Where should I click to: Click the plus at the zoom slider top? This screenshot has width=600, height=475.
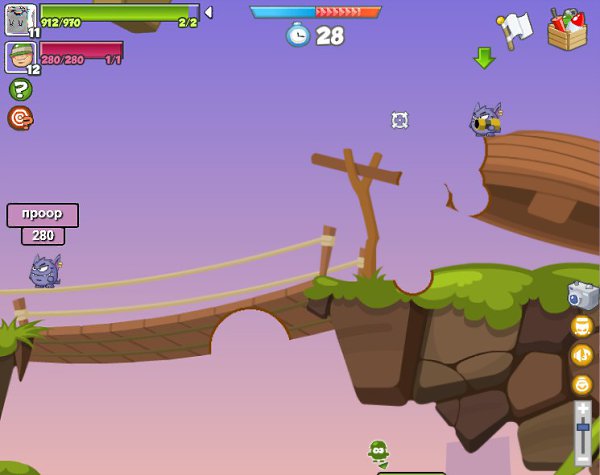pos(583,408)
